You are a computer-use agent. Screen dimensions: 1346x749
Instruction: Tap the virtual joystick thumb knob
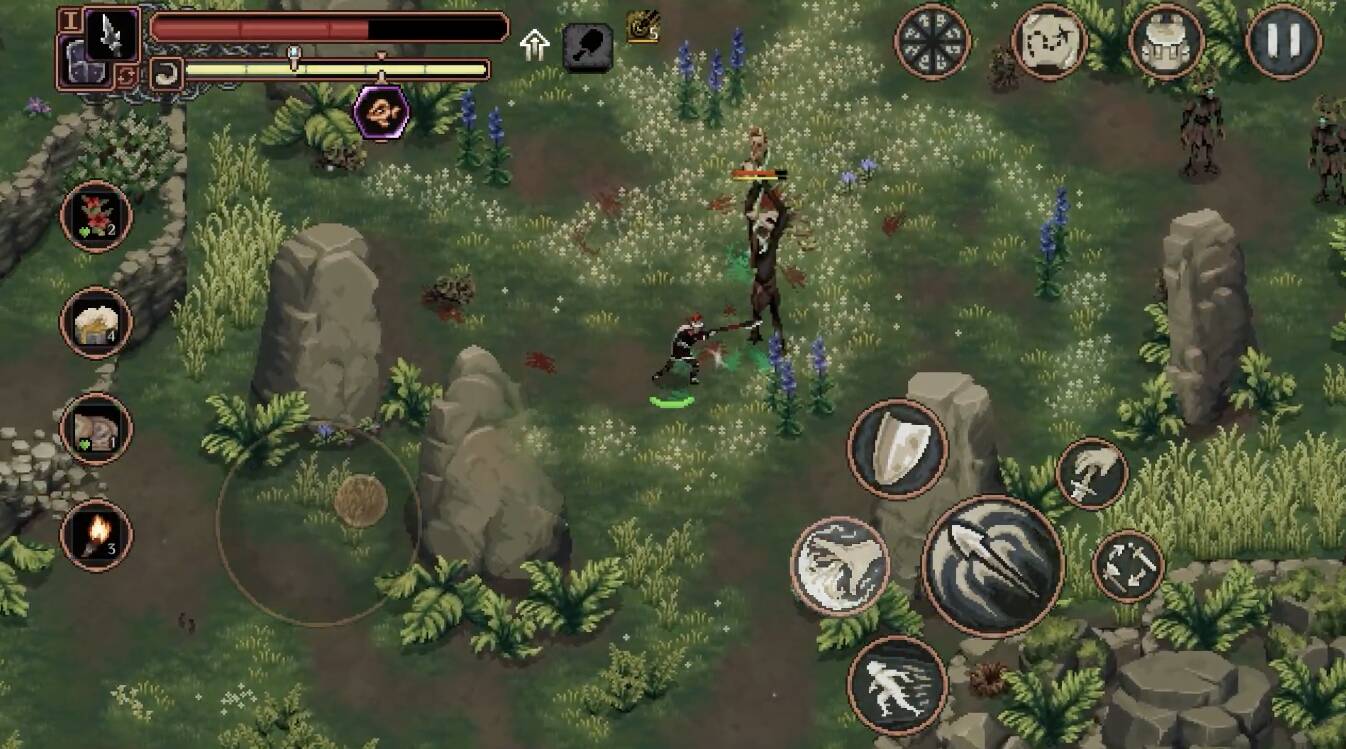(360, 500)
